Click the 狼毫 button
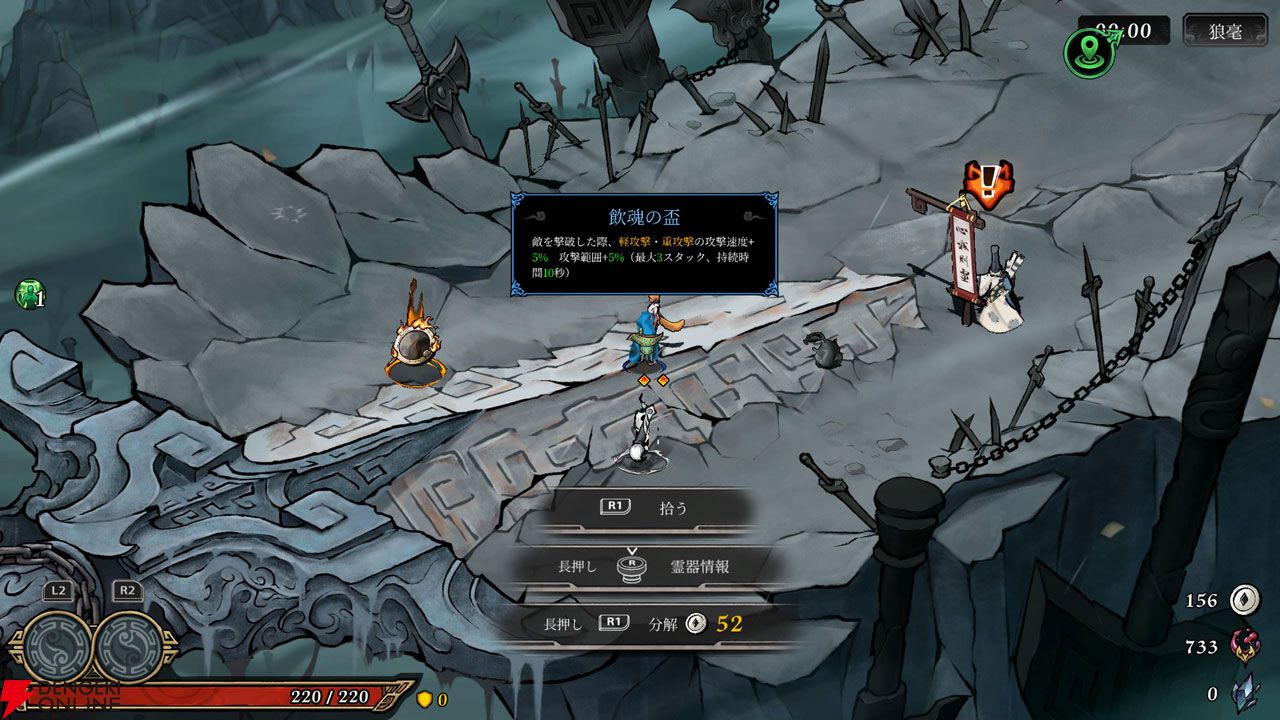 click(x=1224, y=31)
